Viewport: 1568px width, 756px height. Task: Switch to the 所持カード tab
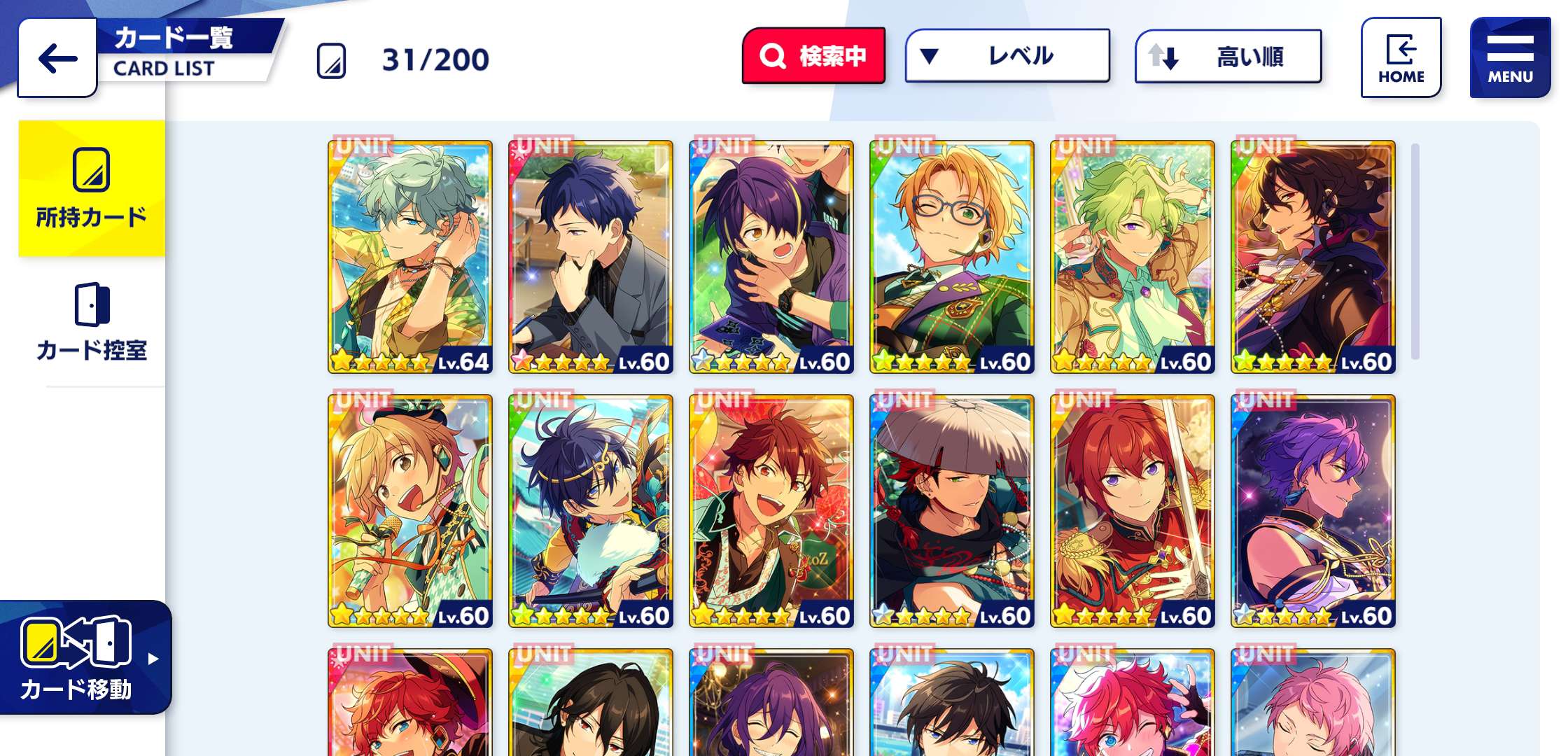pyautogui.click(x=92, y=188)
